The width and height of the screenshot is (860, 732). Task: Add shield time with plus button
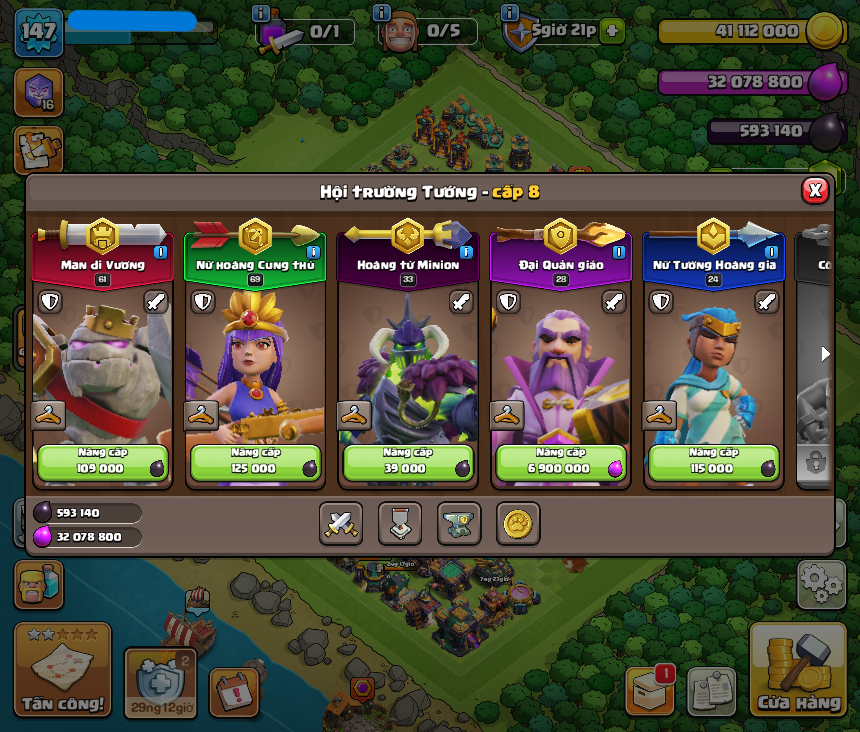point(612,31)
